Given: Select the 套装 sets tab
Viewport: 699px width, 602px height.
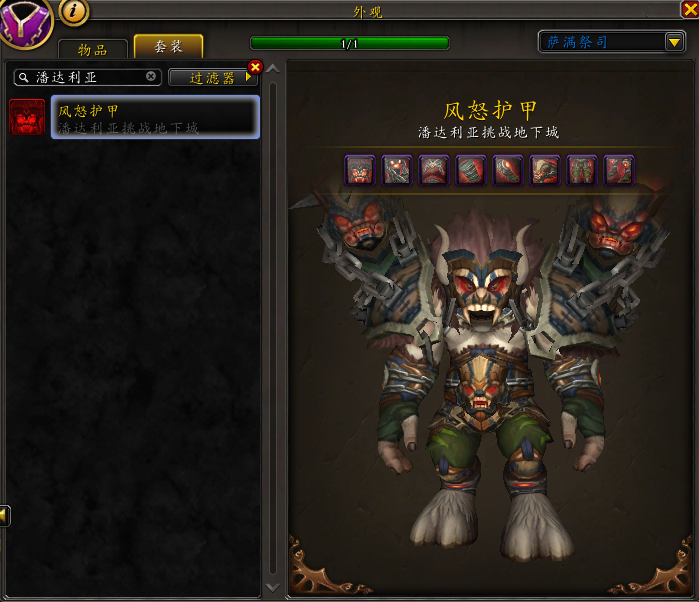Looking at the screenshot, I should (166, 47).
